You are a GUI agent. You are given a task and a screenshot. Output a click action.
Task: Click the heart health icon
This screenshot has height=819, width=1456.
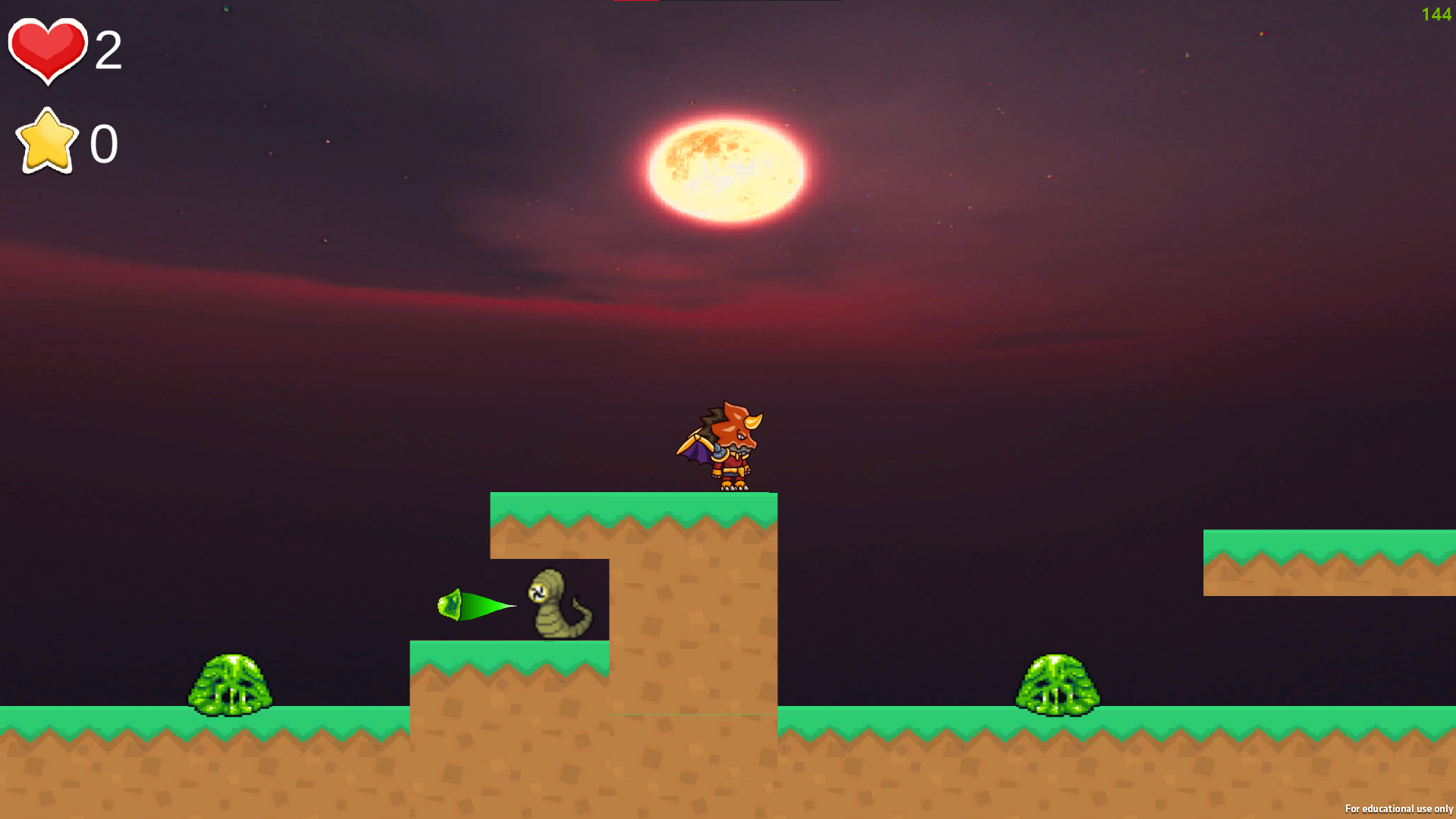point(47,52)
